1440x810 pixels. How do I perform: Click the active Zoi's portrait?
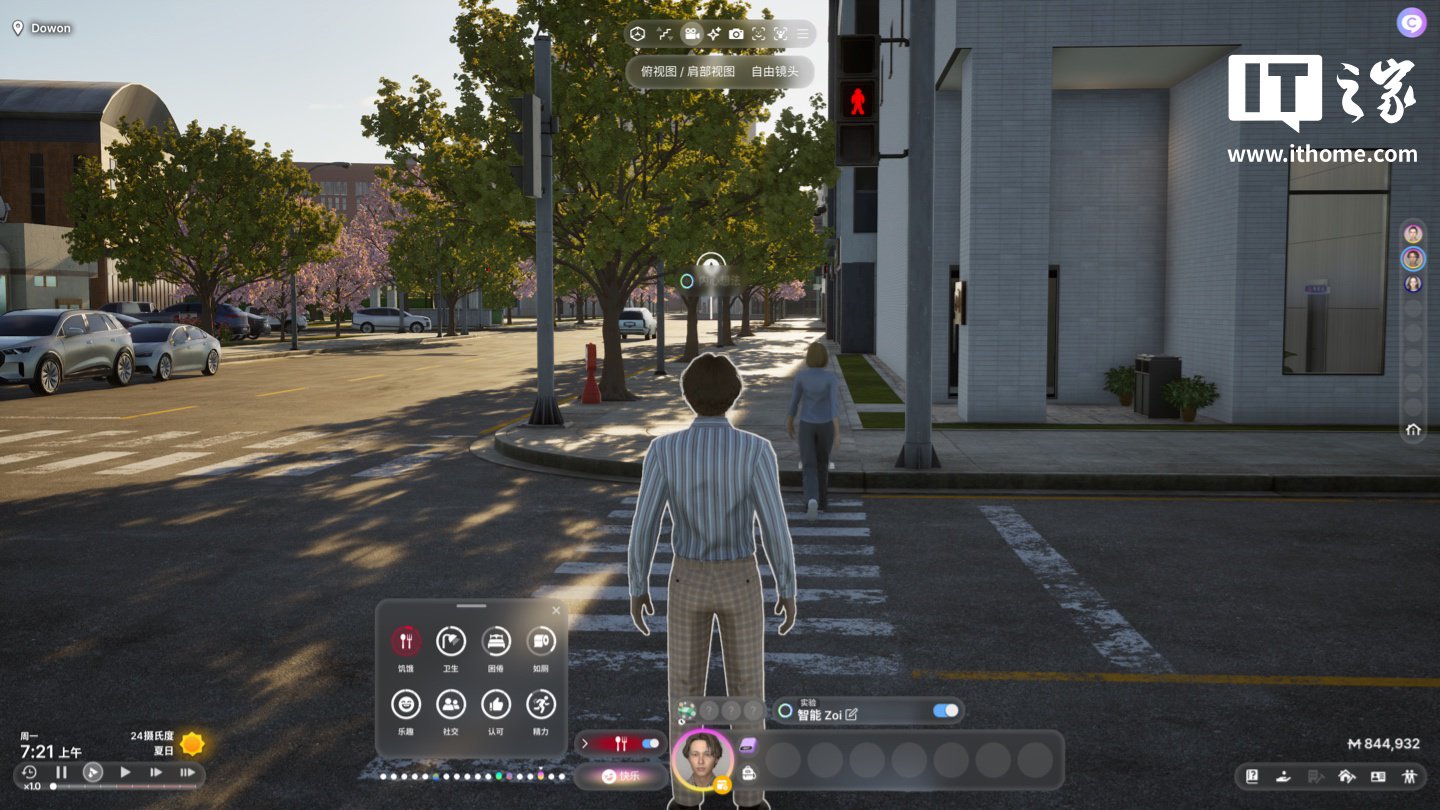click(701, 757)
